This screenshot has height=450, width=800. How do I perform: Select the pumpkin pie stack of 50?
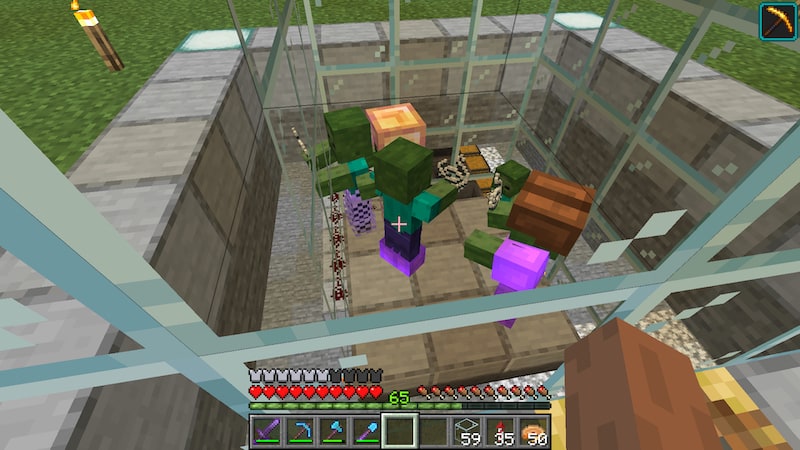533,430
